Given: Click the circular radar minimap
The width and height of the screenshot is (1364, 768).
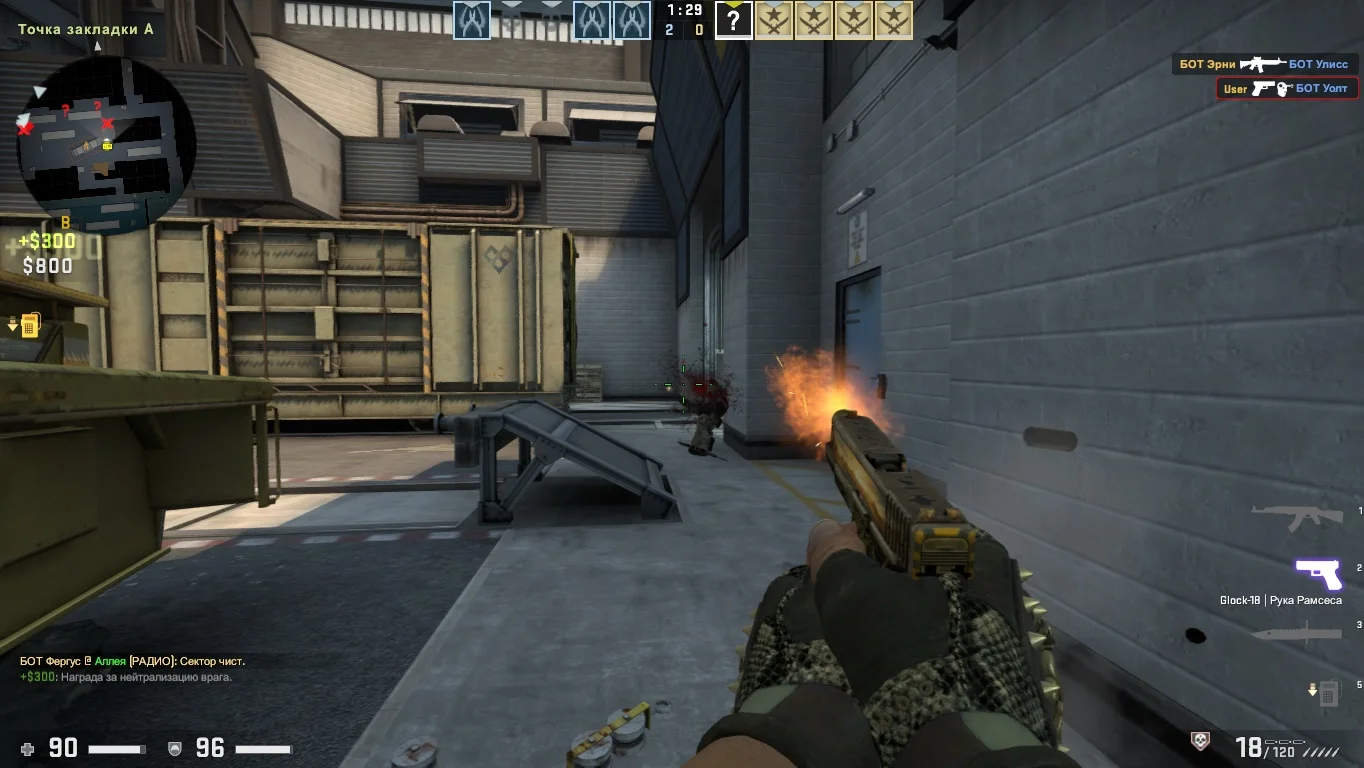Looking at the screenshot, I should click(106, 138).
